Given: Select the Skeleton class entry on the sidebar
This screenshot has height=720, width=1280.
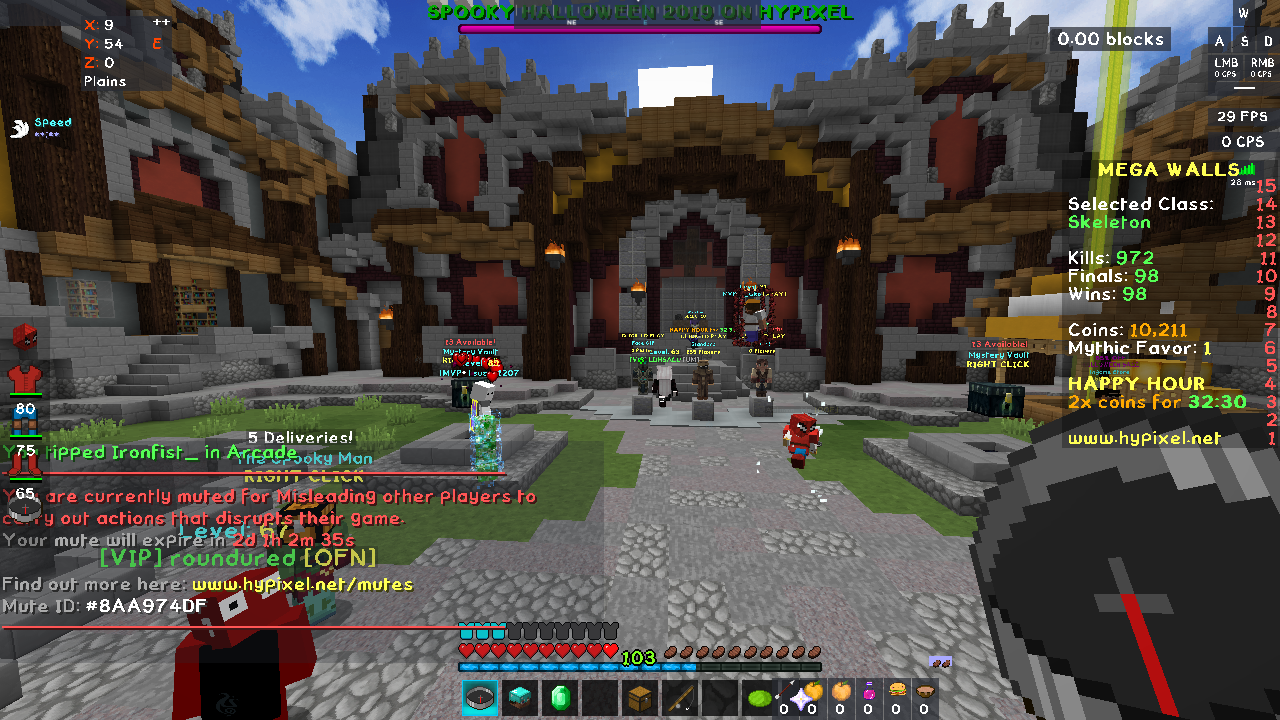Looking at the screenshot, I should (x=1109, y=222).
